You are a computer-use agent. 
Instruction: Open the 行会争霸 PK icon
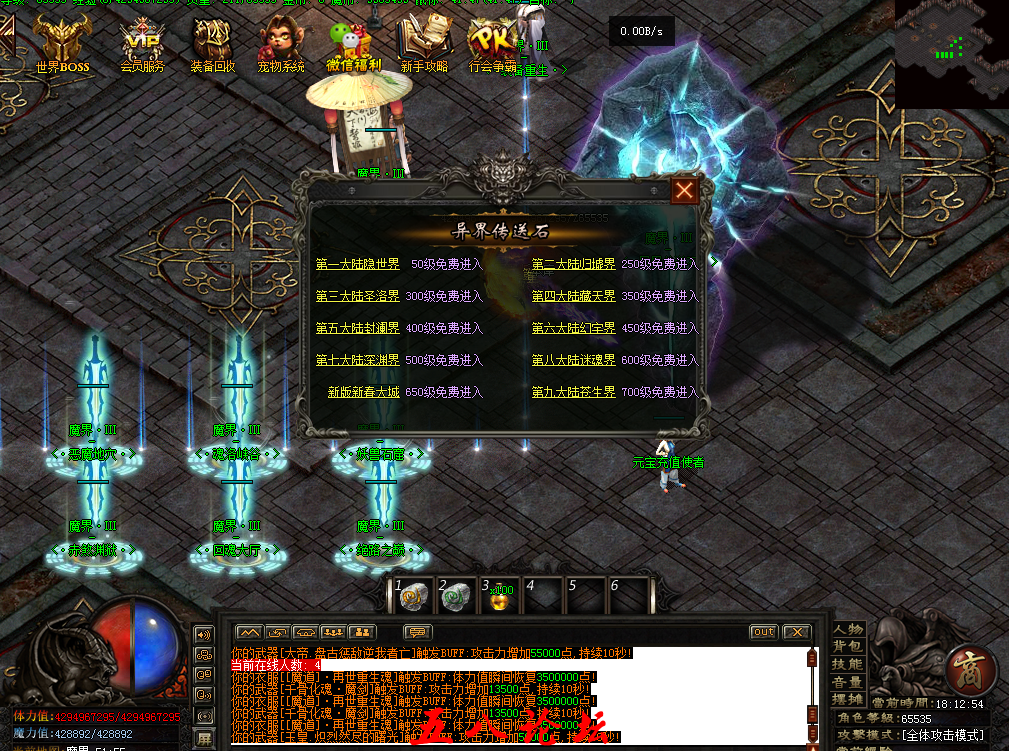[493, 45]
